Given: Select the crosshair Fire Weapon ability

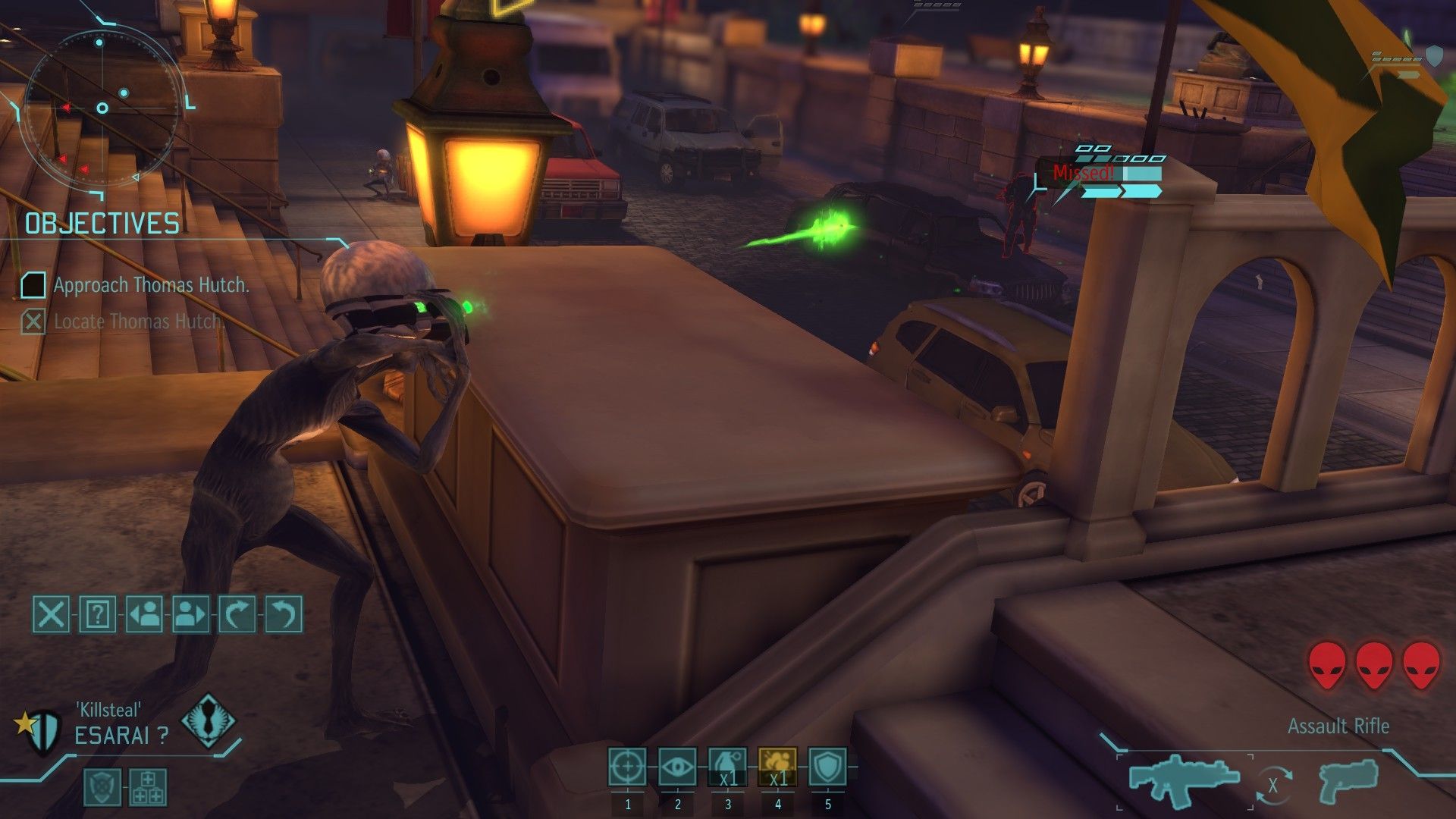Looking at the screenshot, I should click(627, 767).
